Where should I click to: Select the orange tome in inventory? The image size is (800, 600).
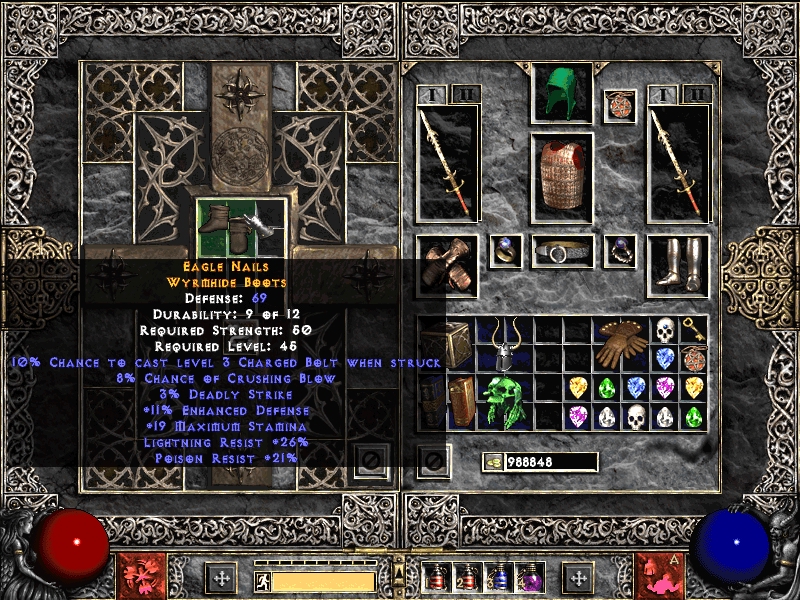(x=461, y=401)
